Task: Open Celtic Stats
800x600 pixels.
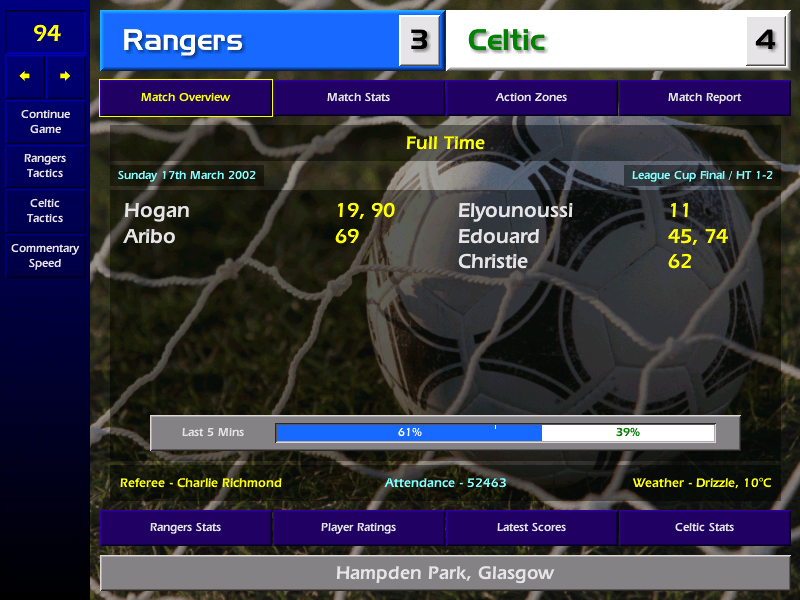Action: click(704, 527)
